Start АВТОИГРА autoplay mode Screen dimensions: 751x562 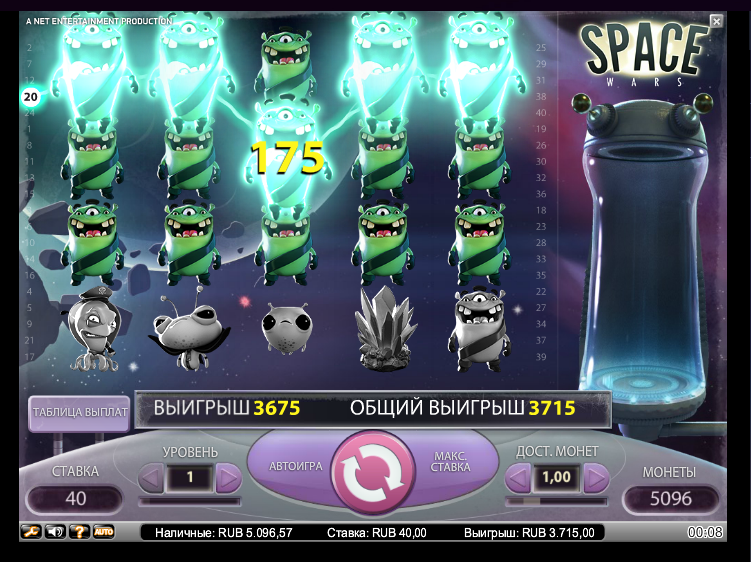pos(296,466)
